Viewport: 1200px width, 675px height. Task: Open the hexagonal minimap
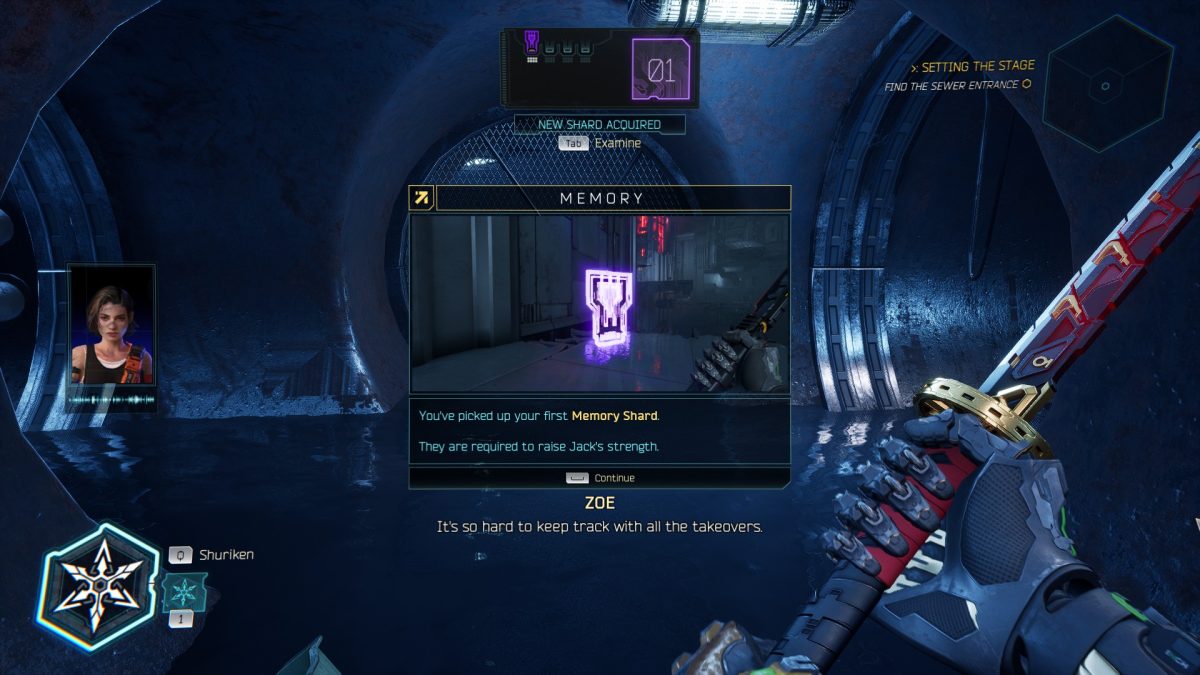coord(1106,85)
